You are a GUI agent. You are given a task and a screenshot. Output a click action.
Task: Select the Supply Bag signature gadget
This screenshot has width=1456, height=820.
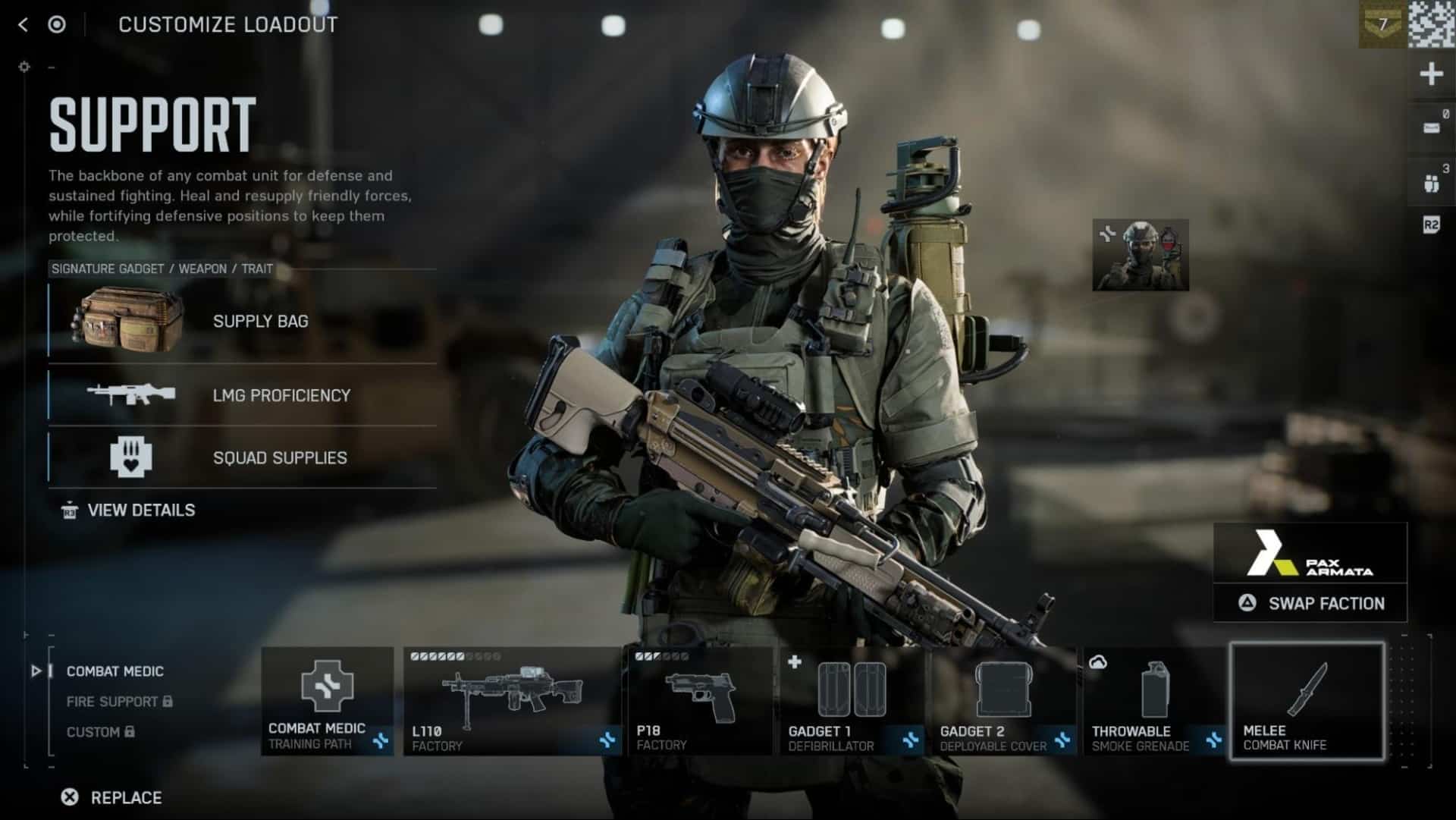tap(243, 321)
